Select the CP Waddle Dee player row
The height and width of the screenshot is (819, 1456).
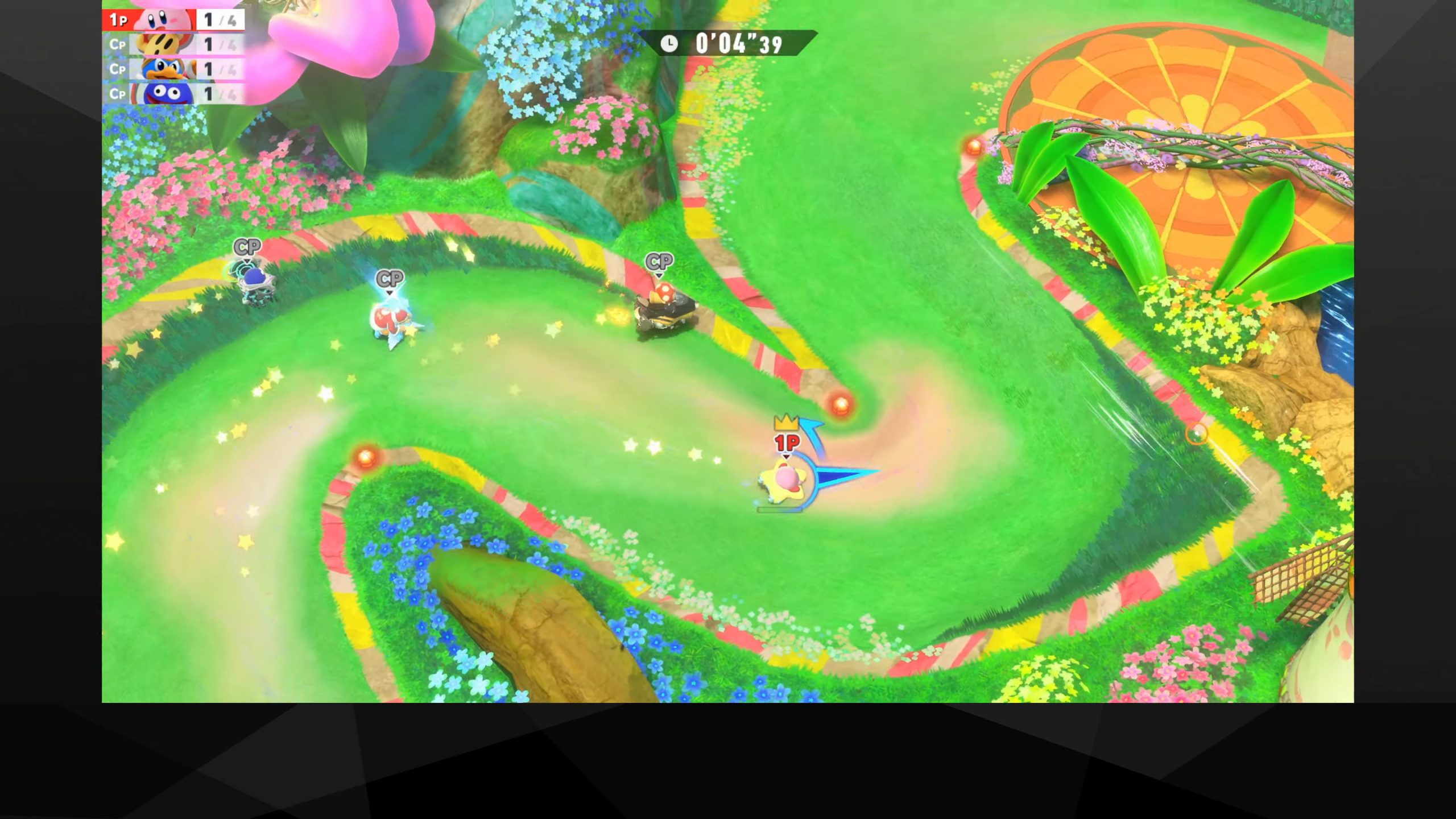[x=173, y=44]
